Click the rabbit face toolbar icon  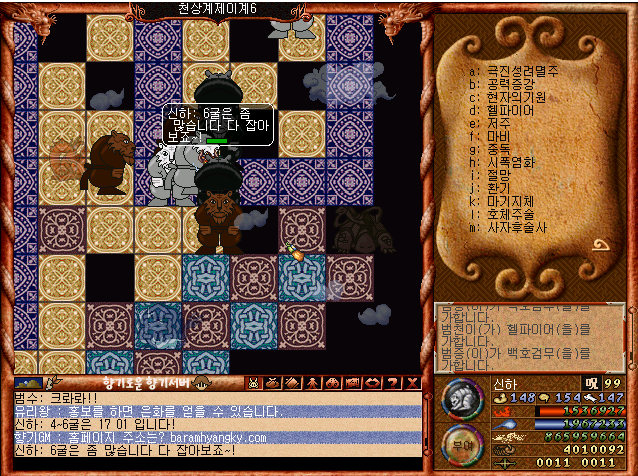[x=254, y=382]
